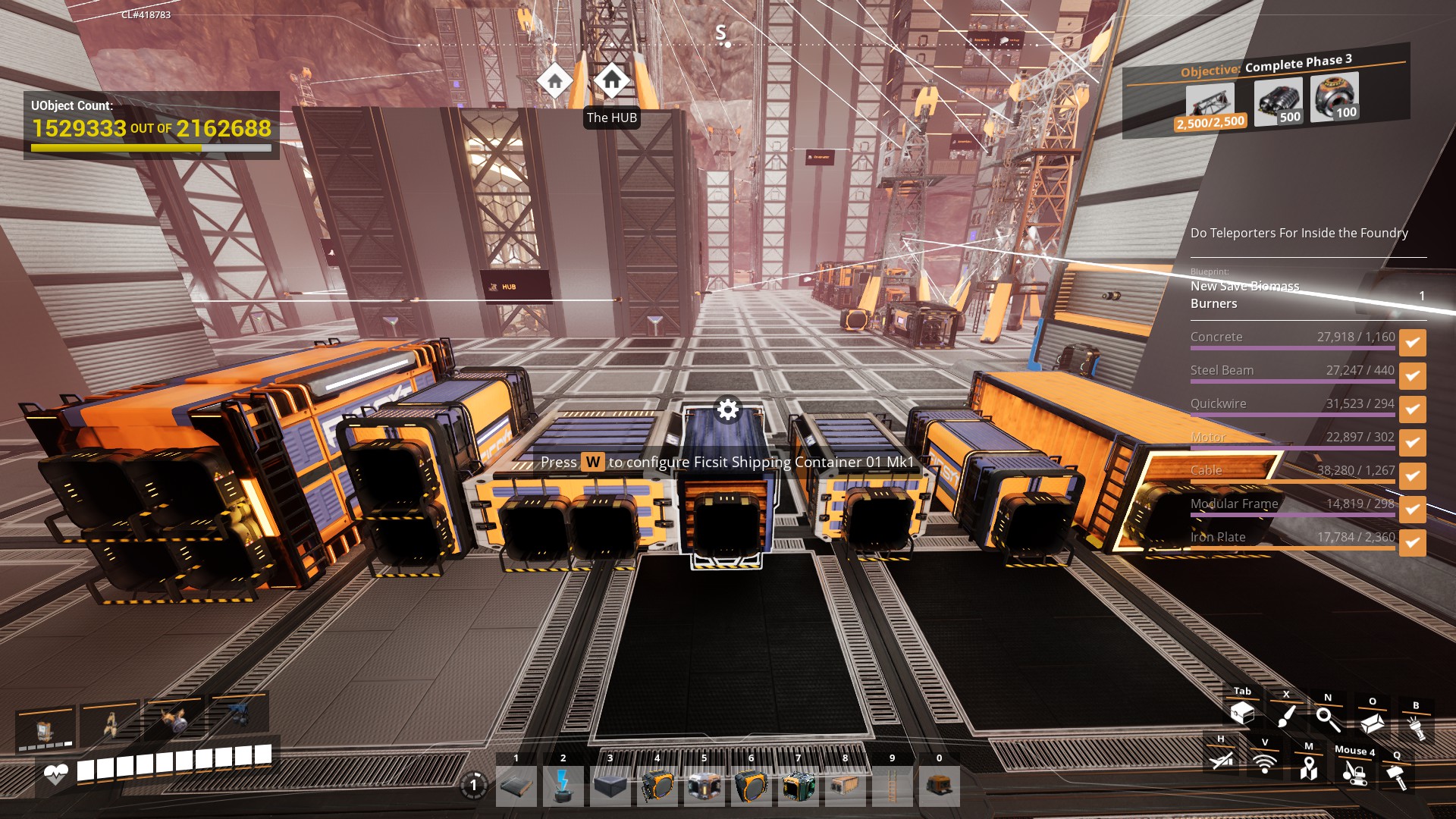Click The HUB compass marker
The width and height of the screenshot is (1456, 819).
click(x=611, y=80)
